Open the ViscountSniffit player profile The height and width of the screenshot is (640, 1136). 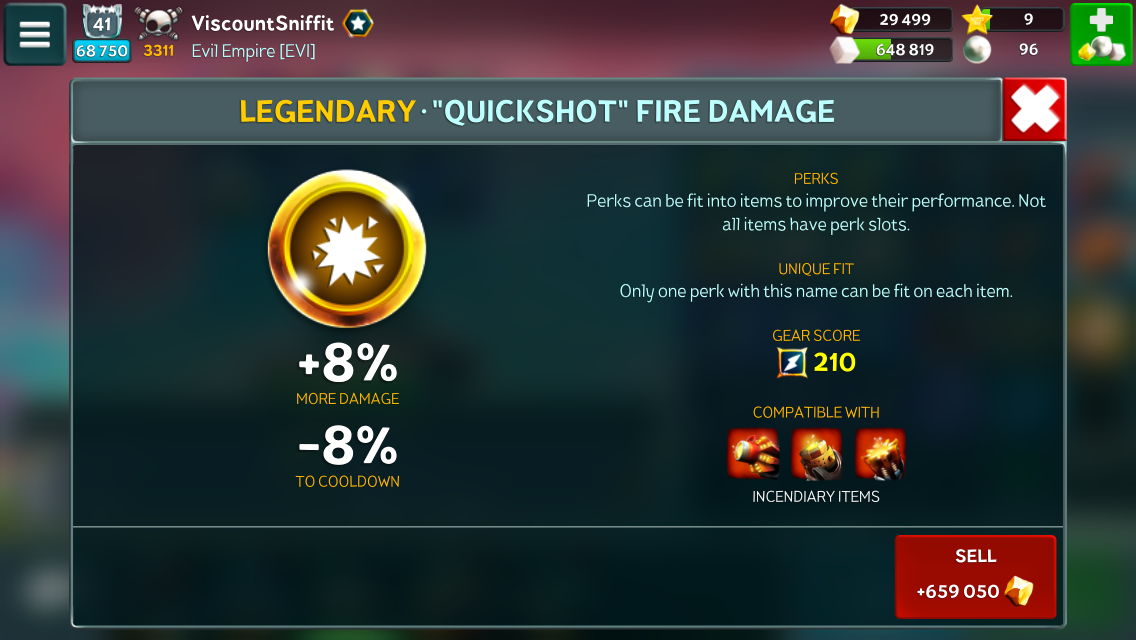[262, 23]
